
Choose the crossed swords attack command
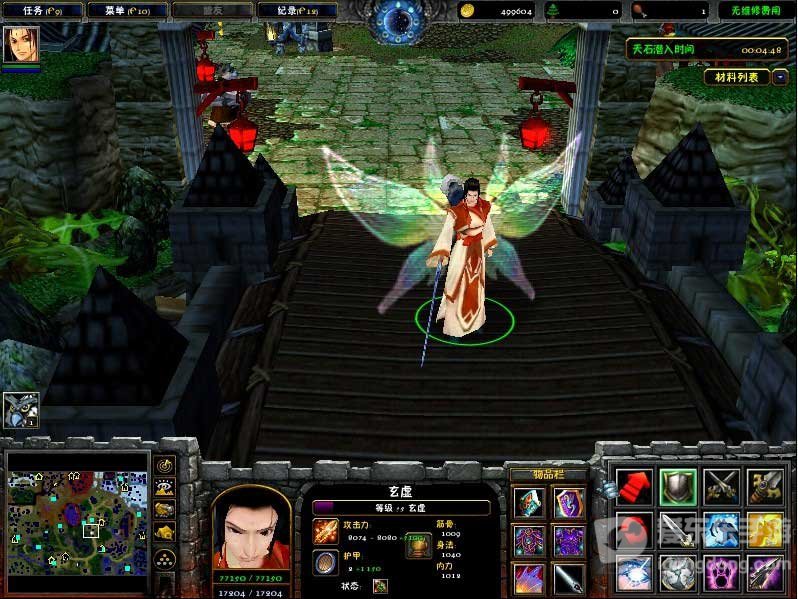[x=721, y=487]
